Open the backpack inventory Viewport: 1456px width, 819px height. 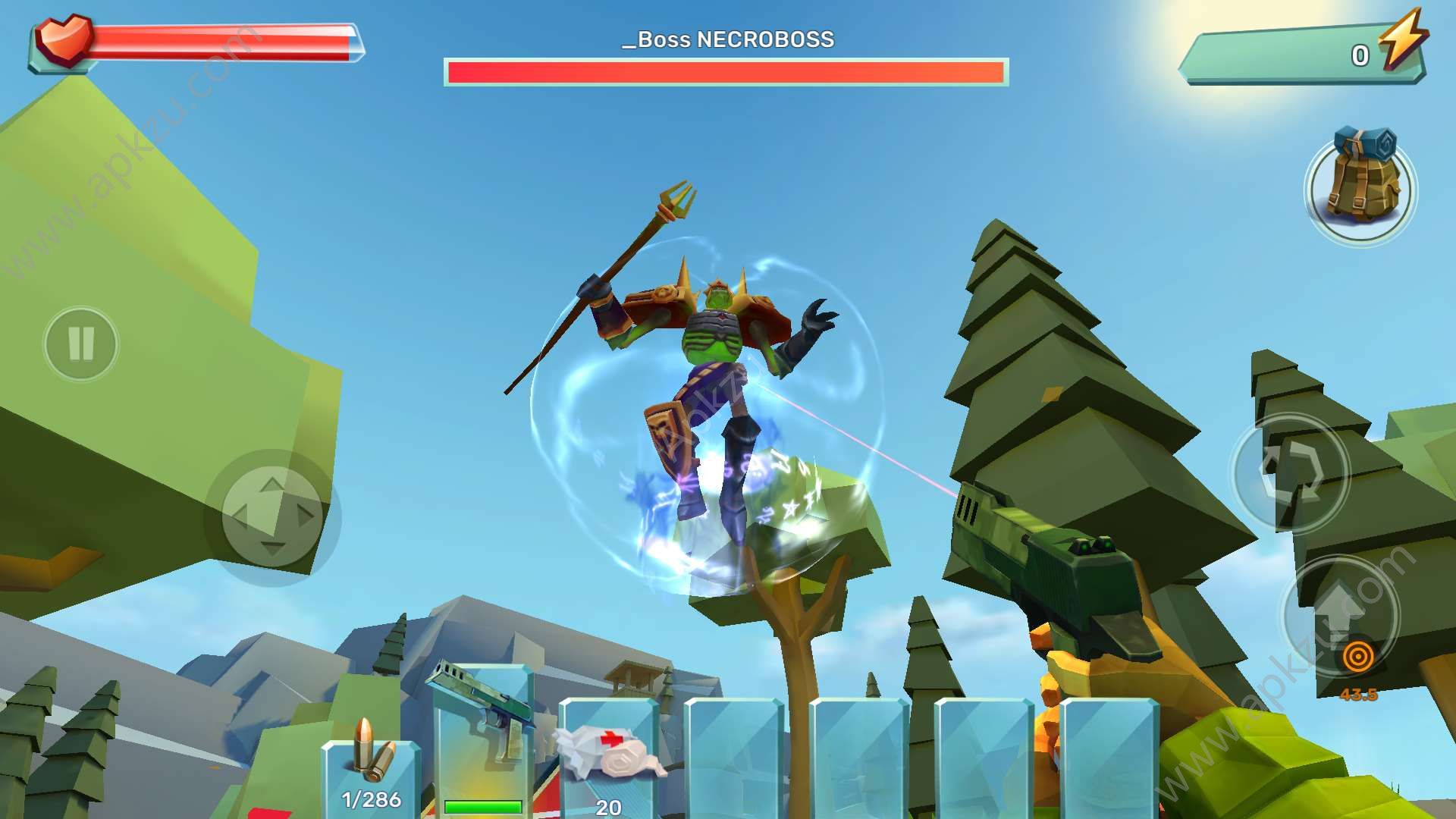tap(1360, 187)
